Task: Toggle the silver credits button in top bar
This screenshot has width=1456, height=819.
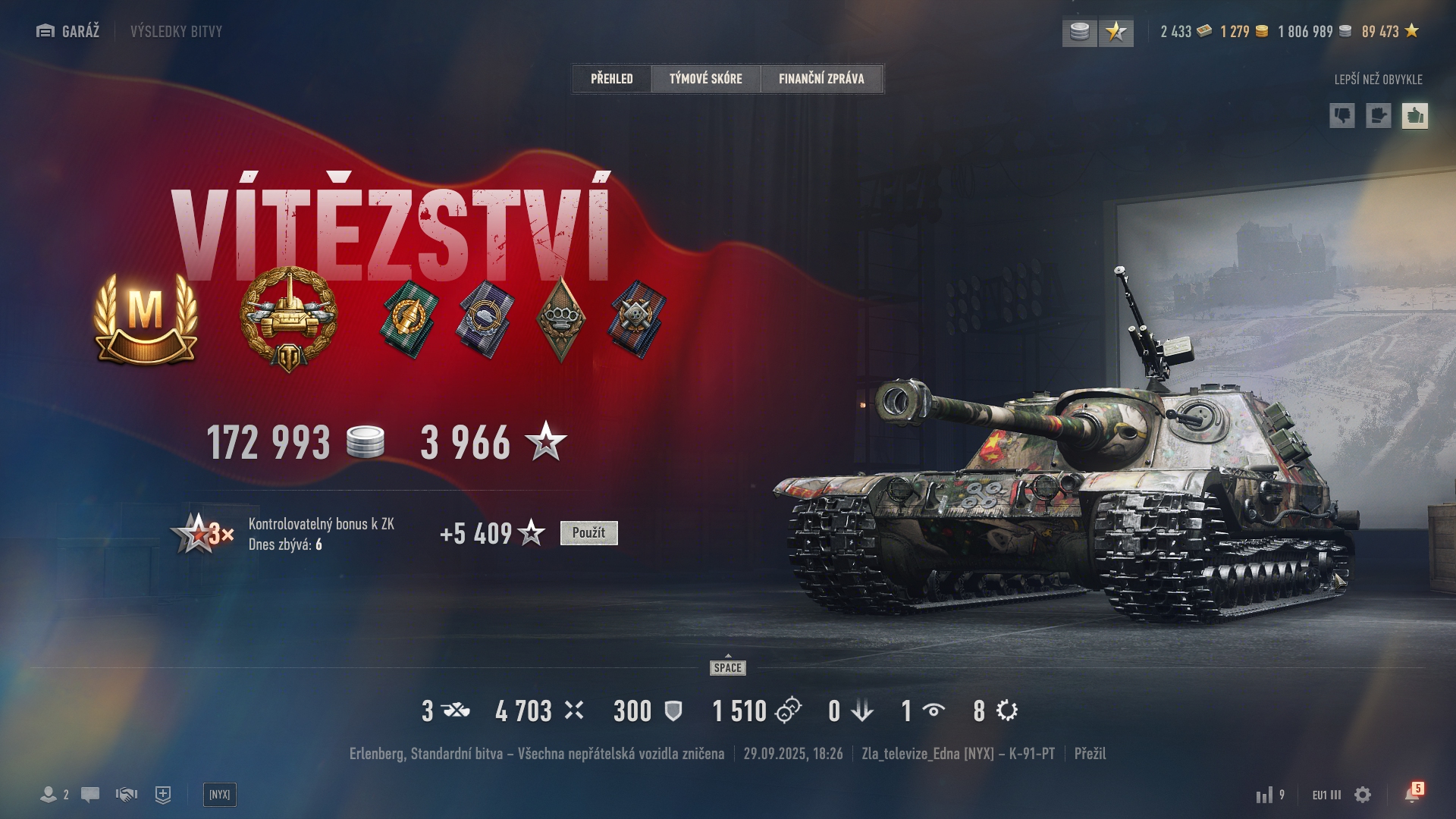Action: click(1079, 32)
